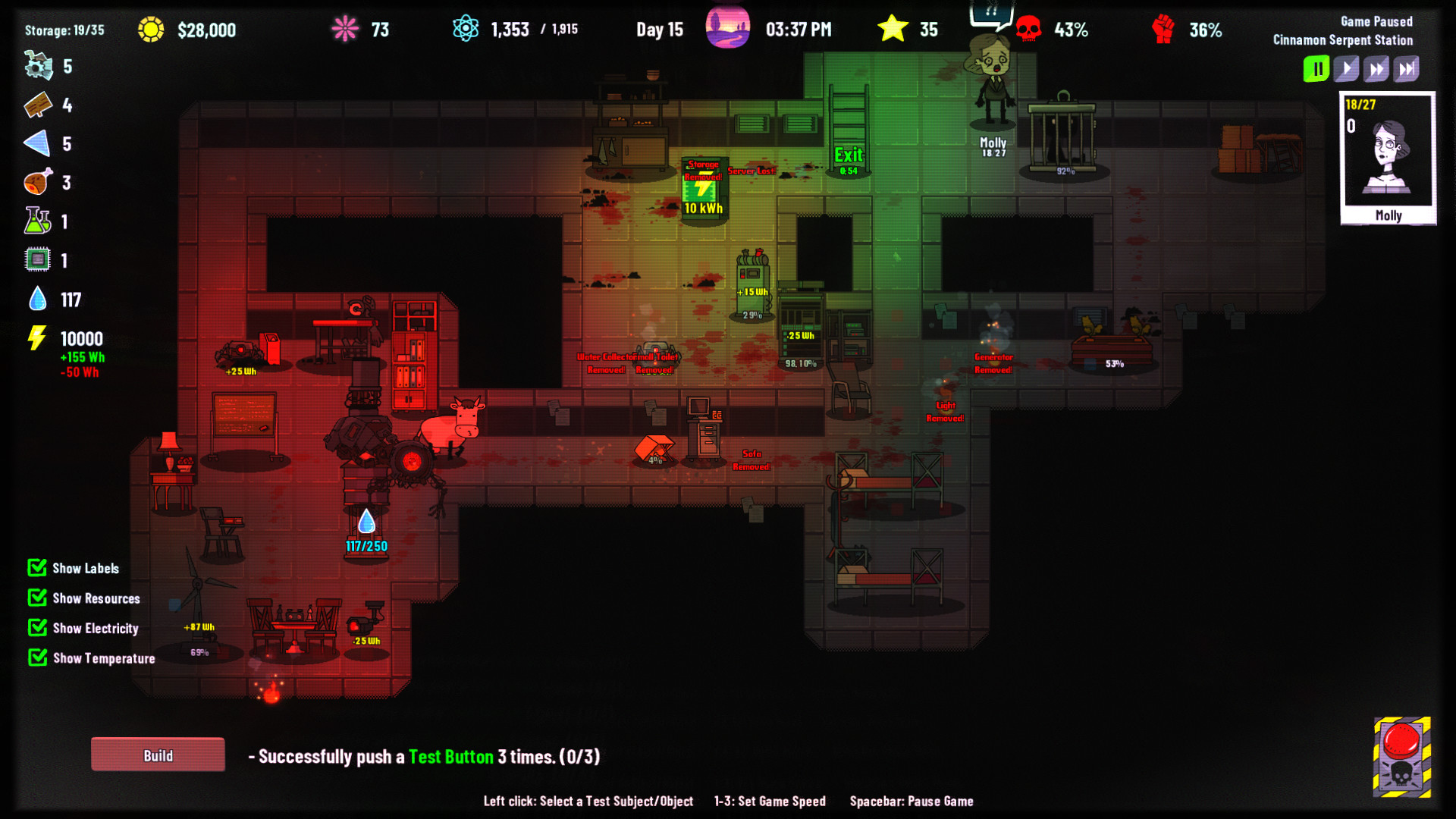Uncheck Show Temperature overlay
Viewport: 1456px width, 819px height.
click(x=36, y=657)
